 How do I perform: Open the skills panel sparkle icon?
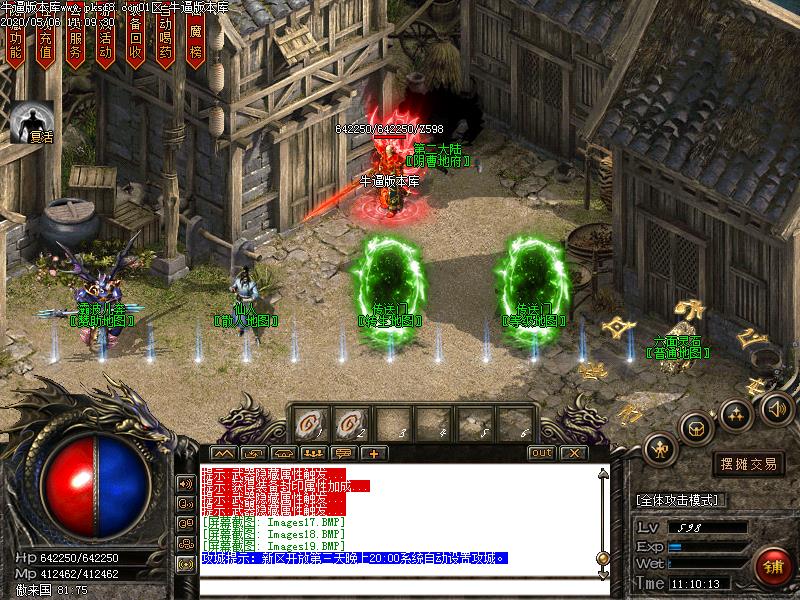(x=735, y=413)
